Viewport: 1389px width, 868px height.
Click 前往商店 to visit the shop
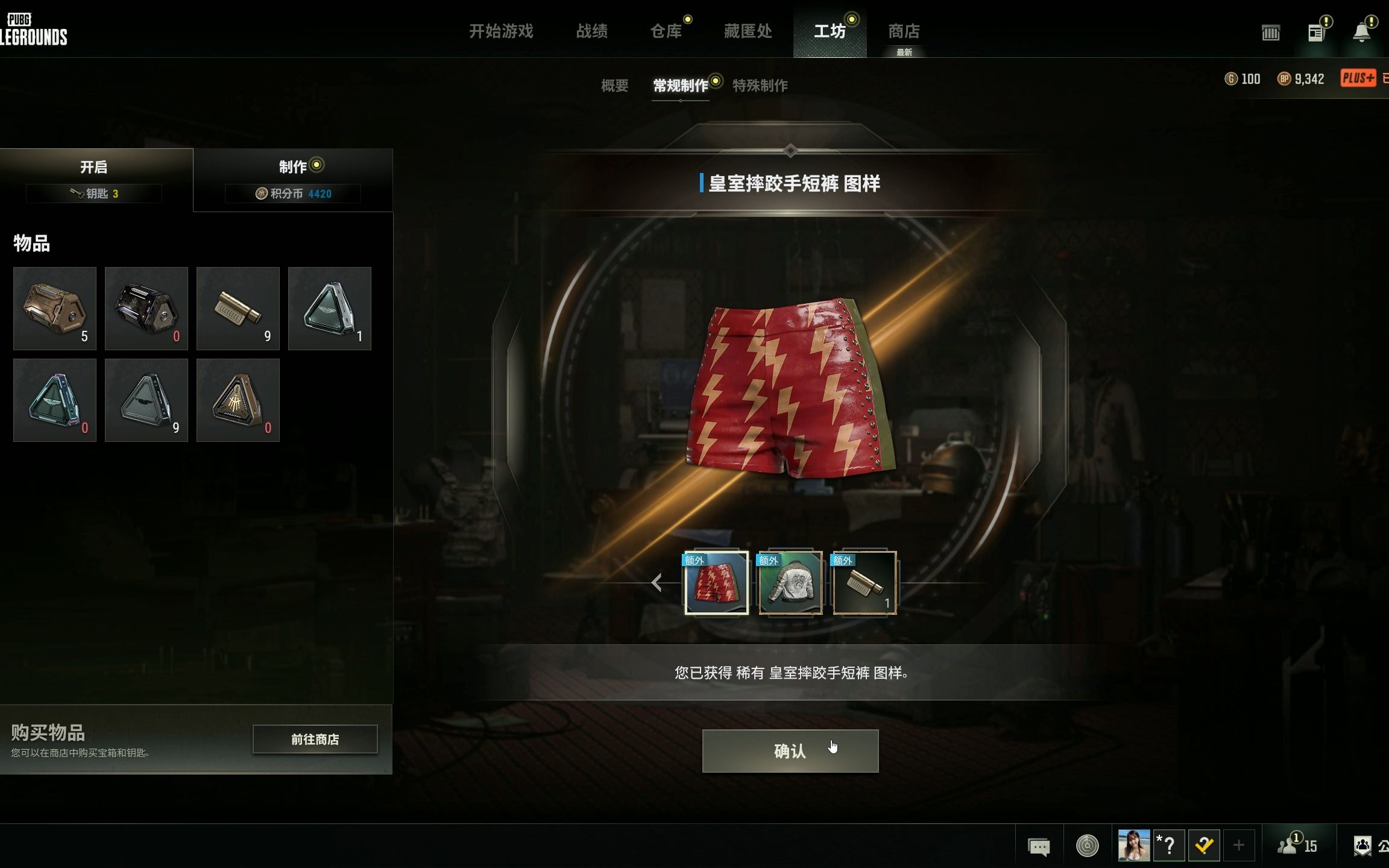click(x=315, y=740)
